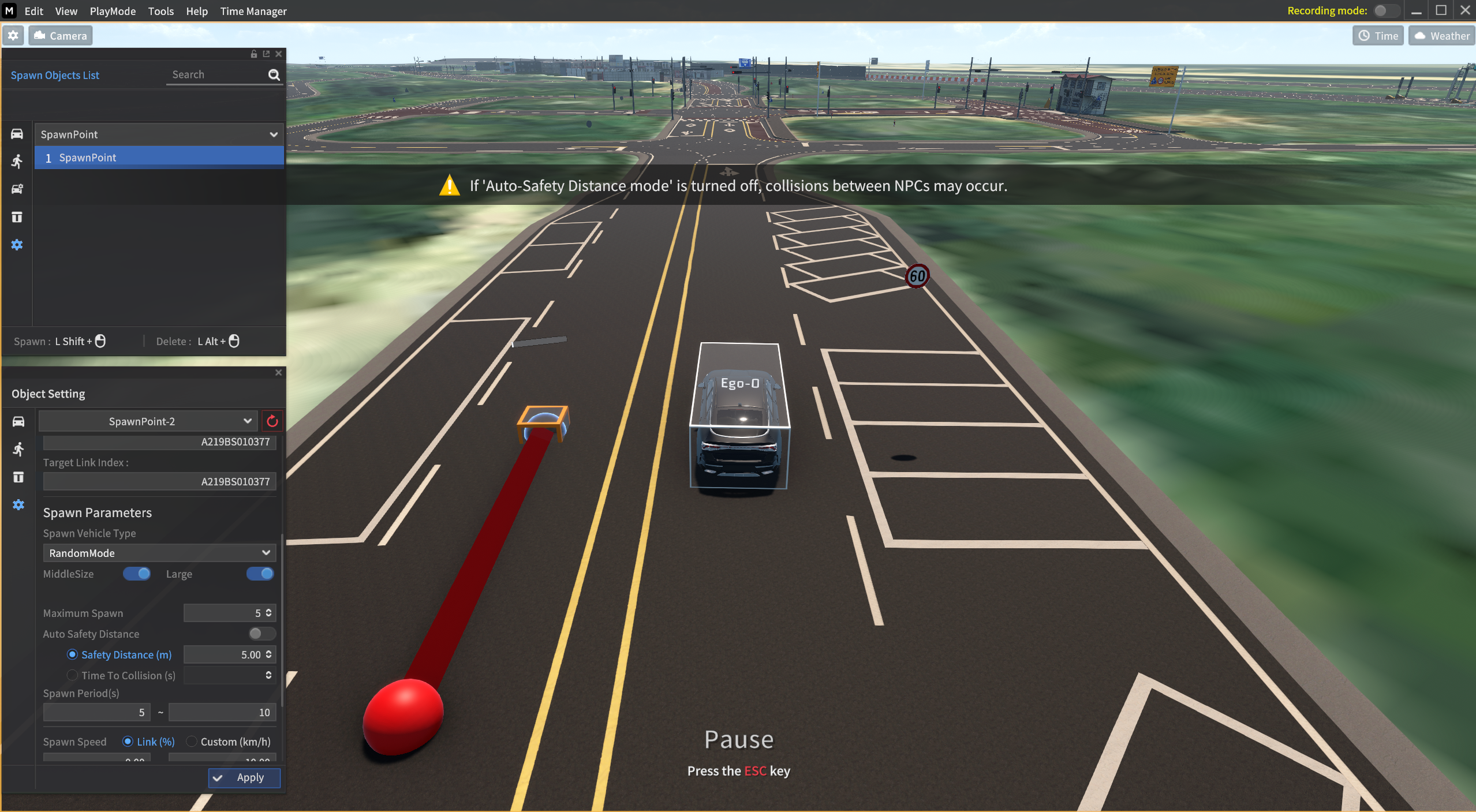Toggle the Large vehicle switch

click(x=260, y=574)
